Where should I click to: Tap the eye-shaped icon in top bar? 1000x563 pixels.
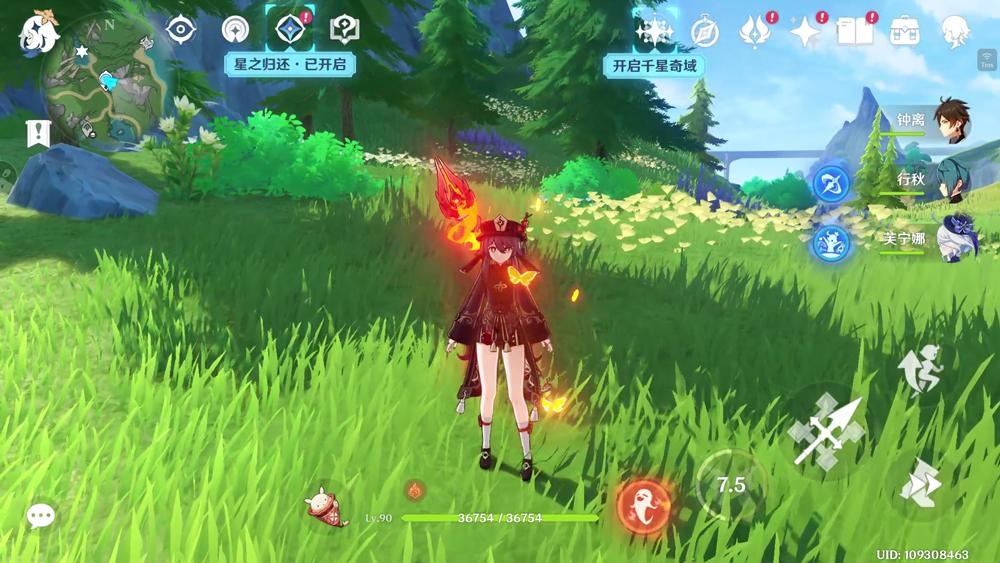pyautogui.click(x=180, y=29)
